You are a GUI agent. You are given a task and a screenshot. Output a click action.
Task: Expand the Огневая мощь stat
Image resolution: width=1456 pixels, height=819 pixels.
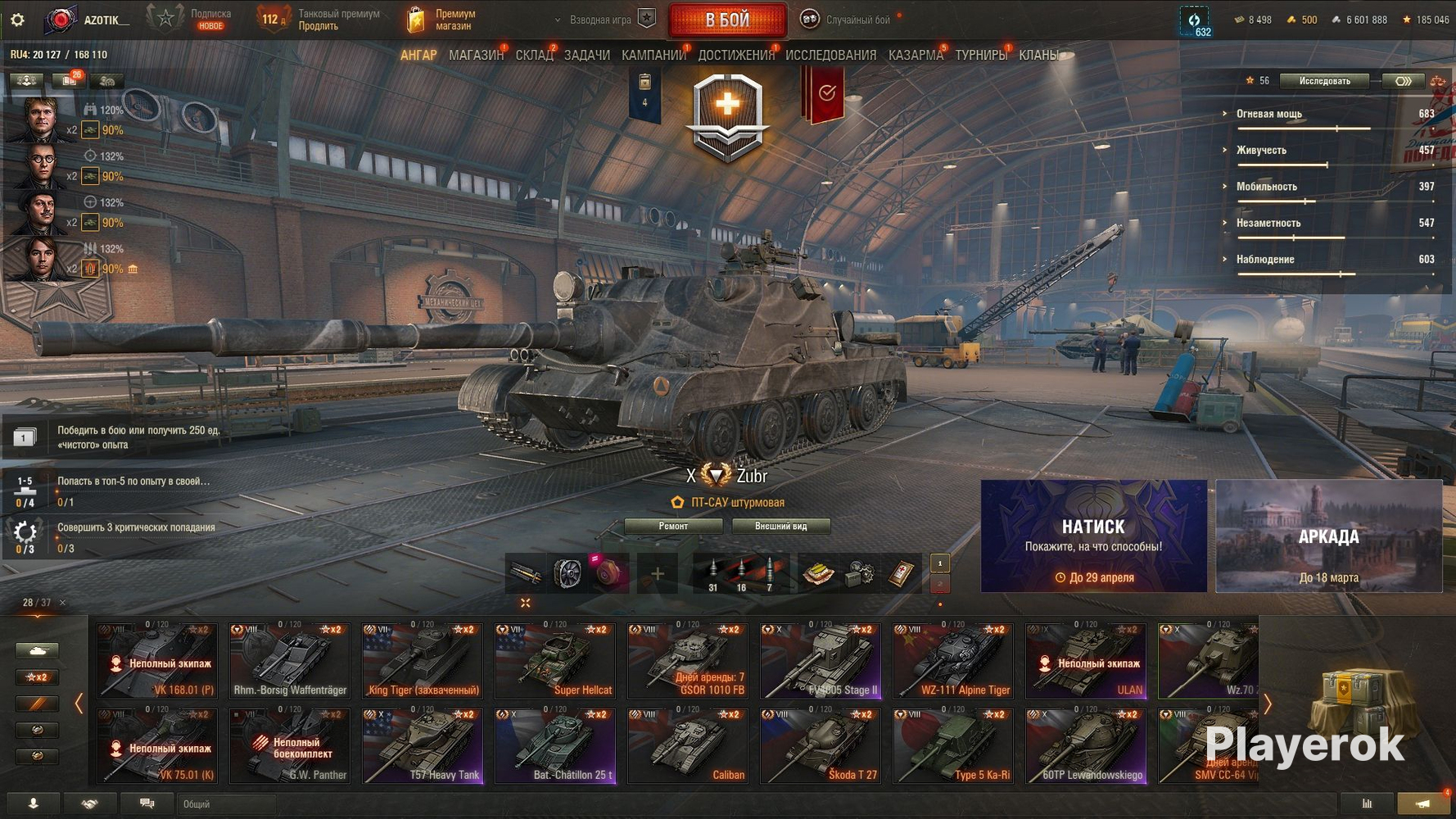click(1268, 114)
